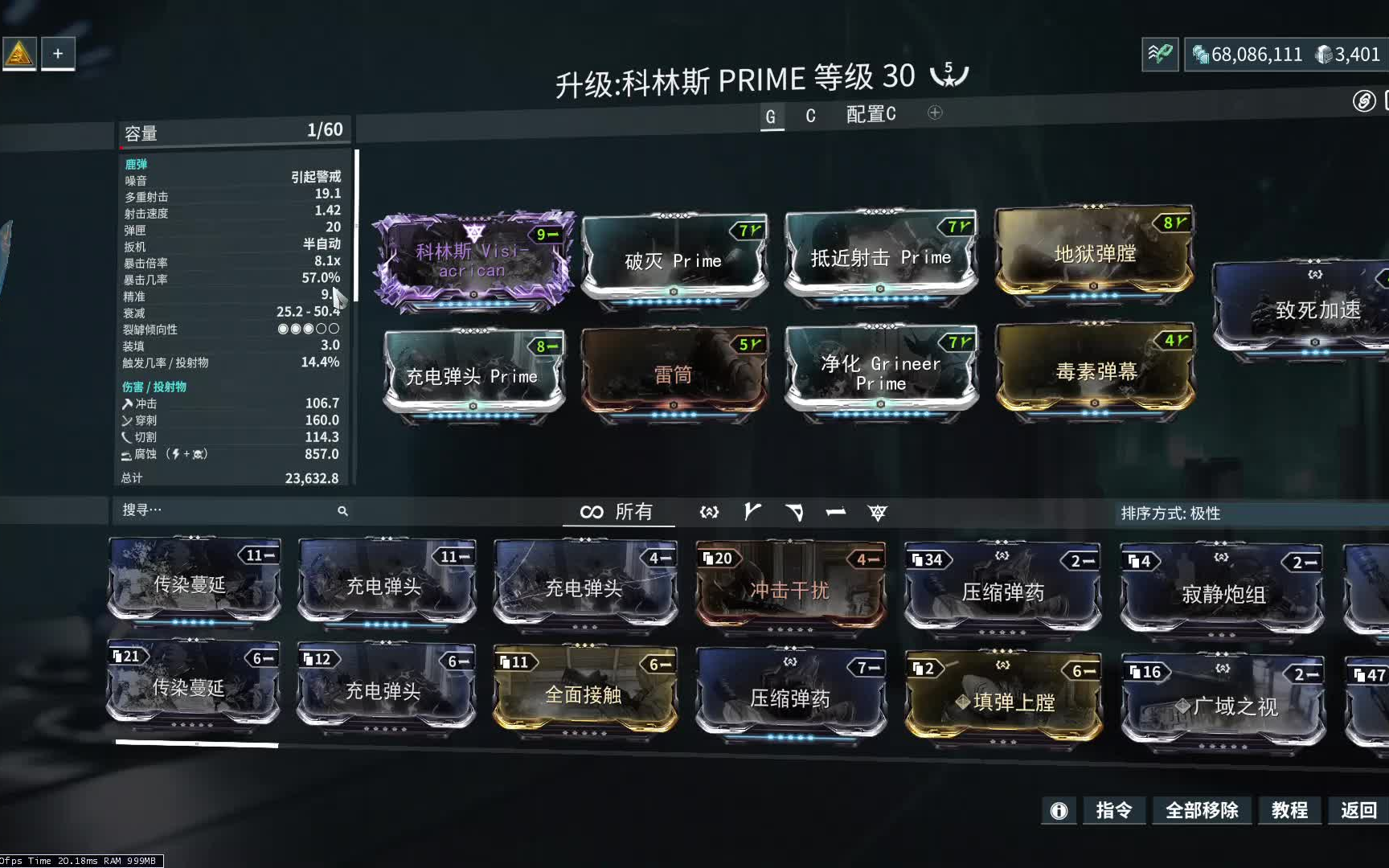Open the chain link icon near config tabs
This screenshot has width=1389, height=868.
pyautogui.click(x=1364, y=103)
